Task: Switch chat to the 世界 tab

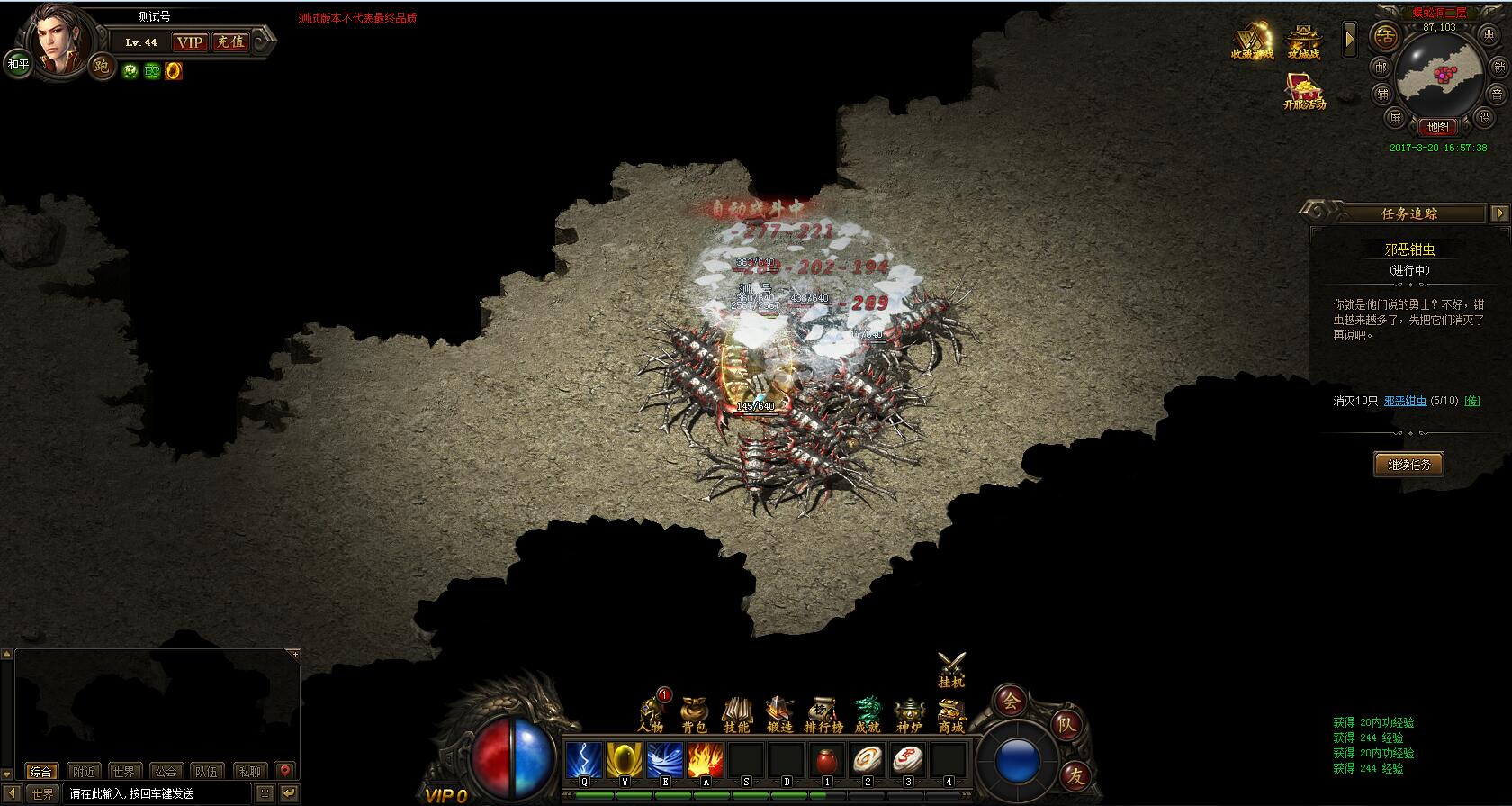Action: click(124, 772)
